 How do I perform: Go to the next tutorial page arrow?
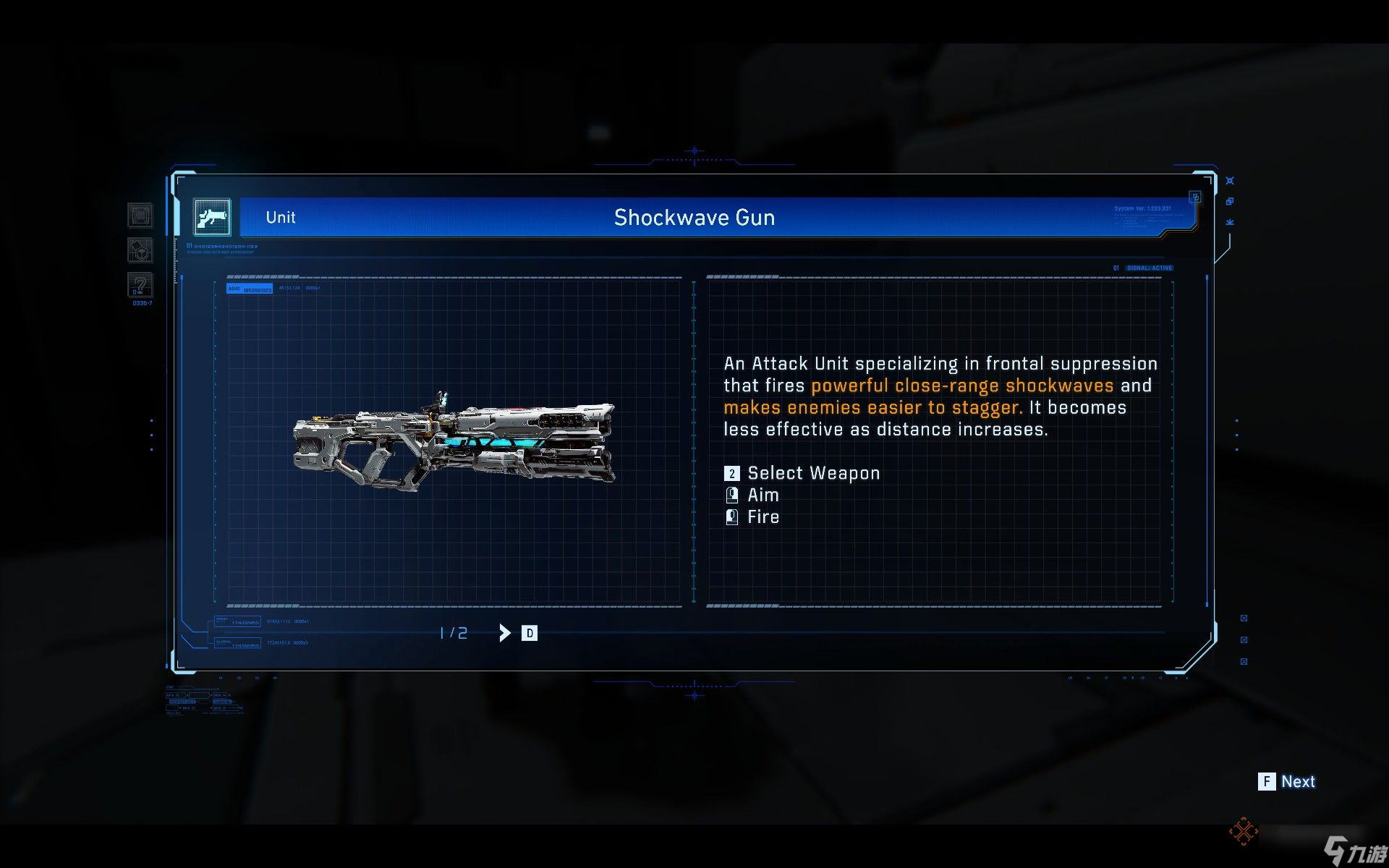(x=505, y=633)
